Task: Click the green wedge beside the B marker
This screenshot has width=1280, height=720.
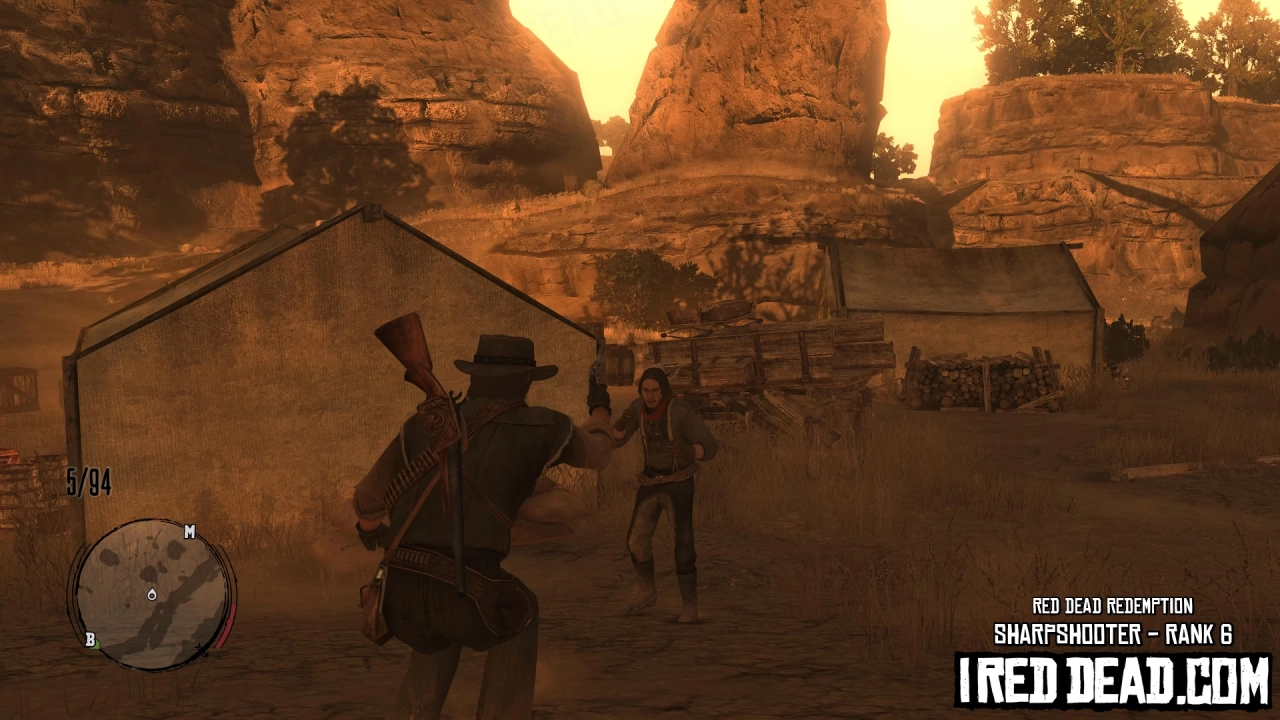Action: pyautogui.click(x=98, y=645)
